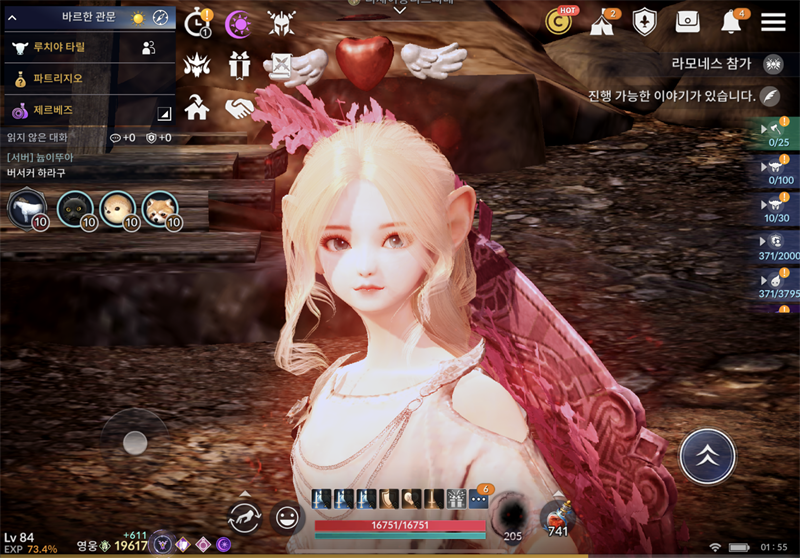Open the gift box rewards icon
This screenshot has width=800, height=558.
(239, 65)
